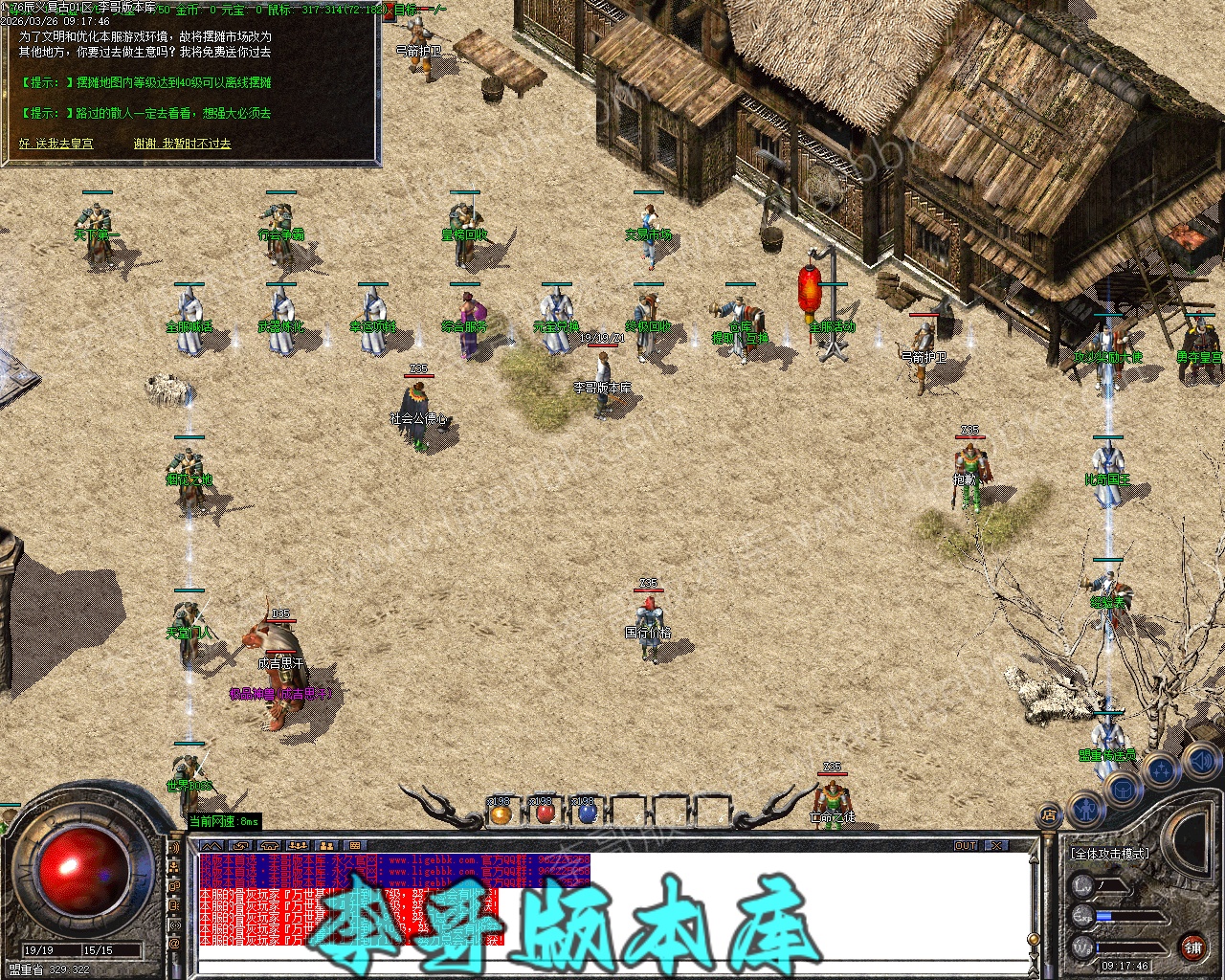The image size is (1225, 980).
Task: Click the OUT button above chat
Action: 966,846
